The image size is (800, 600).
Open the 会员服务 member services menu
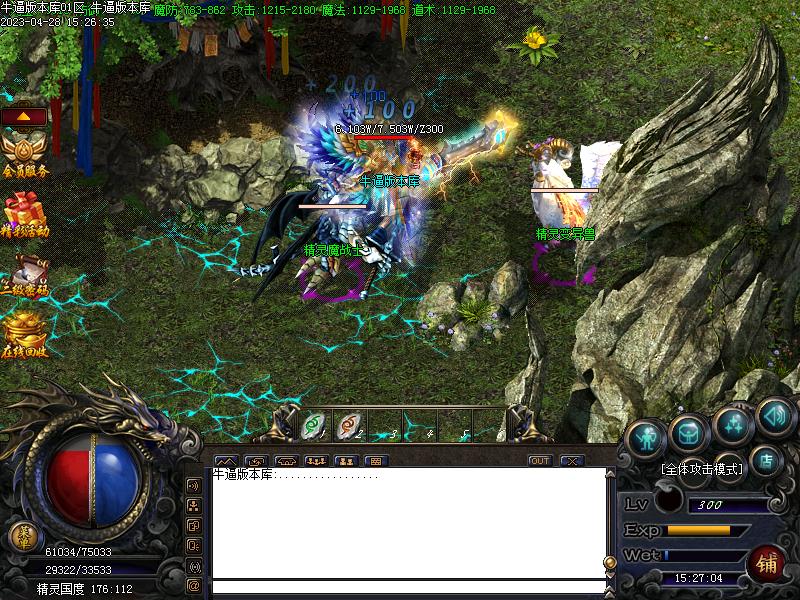click(24, 156)
